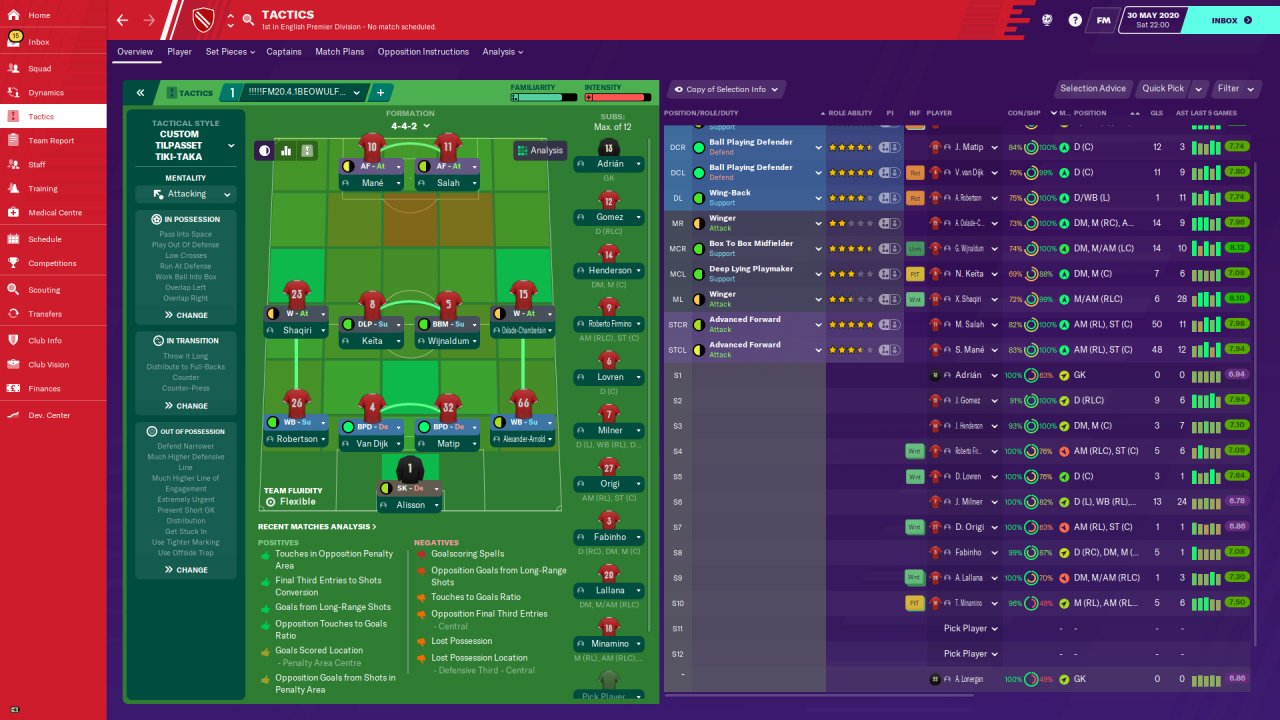Viewport: 1280px width, 720px height.
Task: Switch to the Set Pieces tab
Action: pos(226,52)
